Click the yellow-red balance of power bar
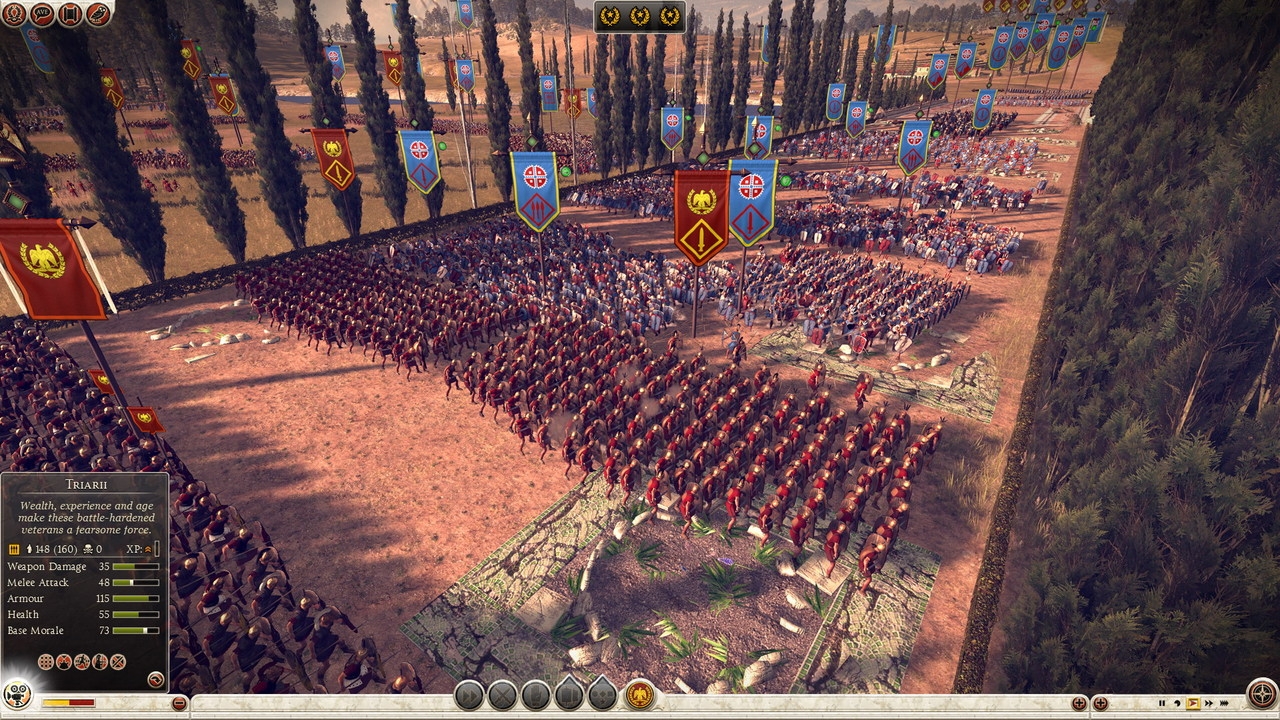The height and width of the screenshot is (720, 1280). pyautogui.click(x=68, y=702)
